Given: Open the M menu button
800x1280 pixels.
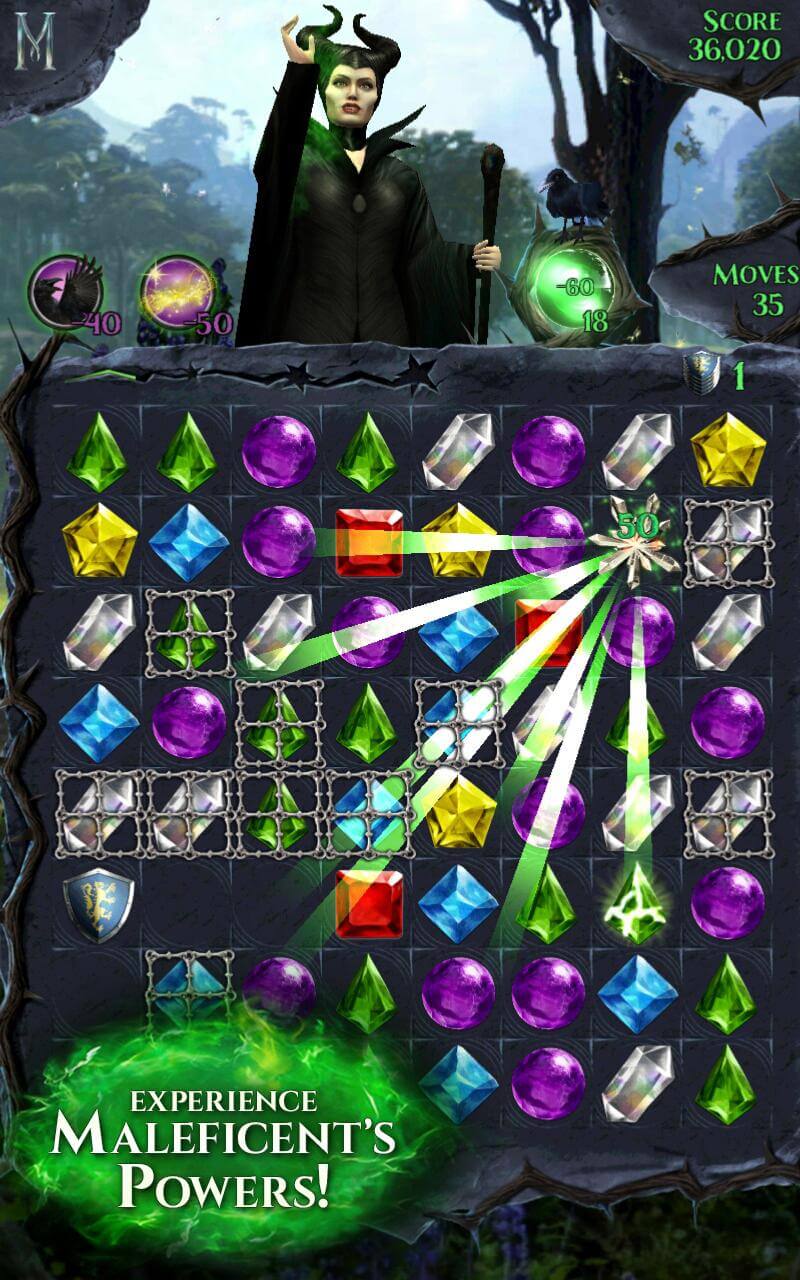Looking at the screenshot, I should point(36,40).
